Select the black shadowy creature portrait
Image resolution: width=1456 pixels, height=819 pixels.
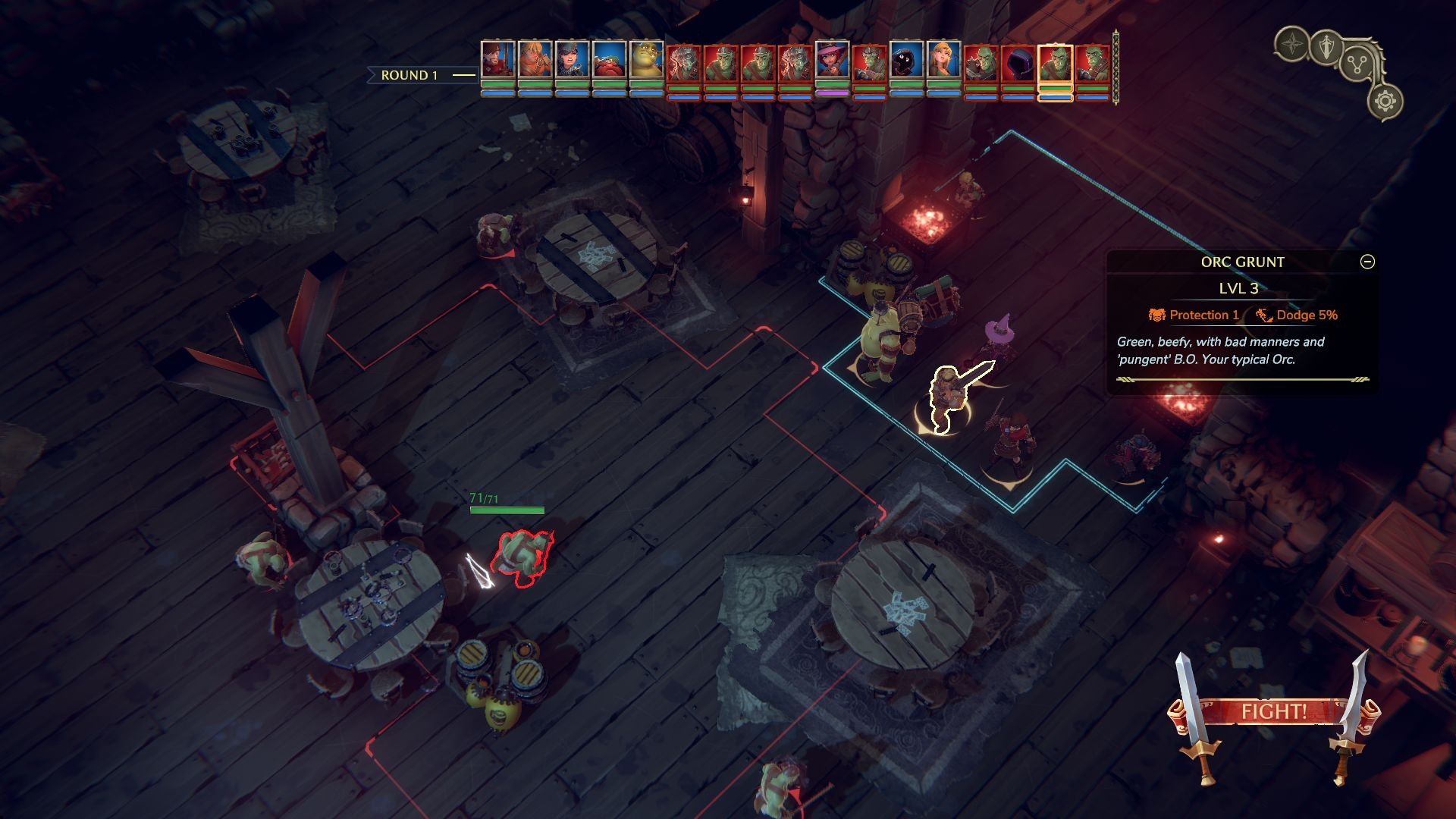click(x=906, y=61)
